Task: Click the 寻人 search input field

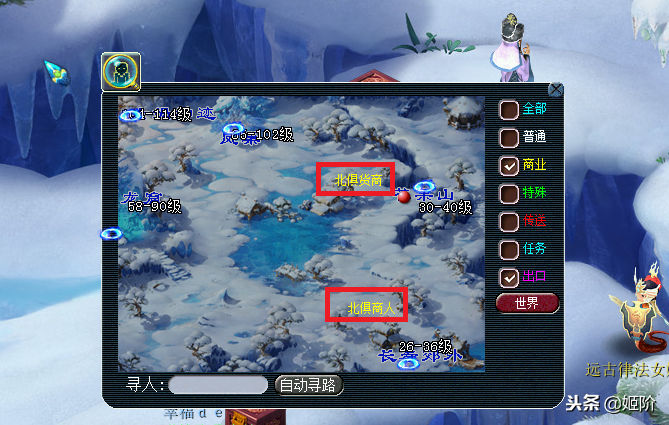Action: 218,385
